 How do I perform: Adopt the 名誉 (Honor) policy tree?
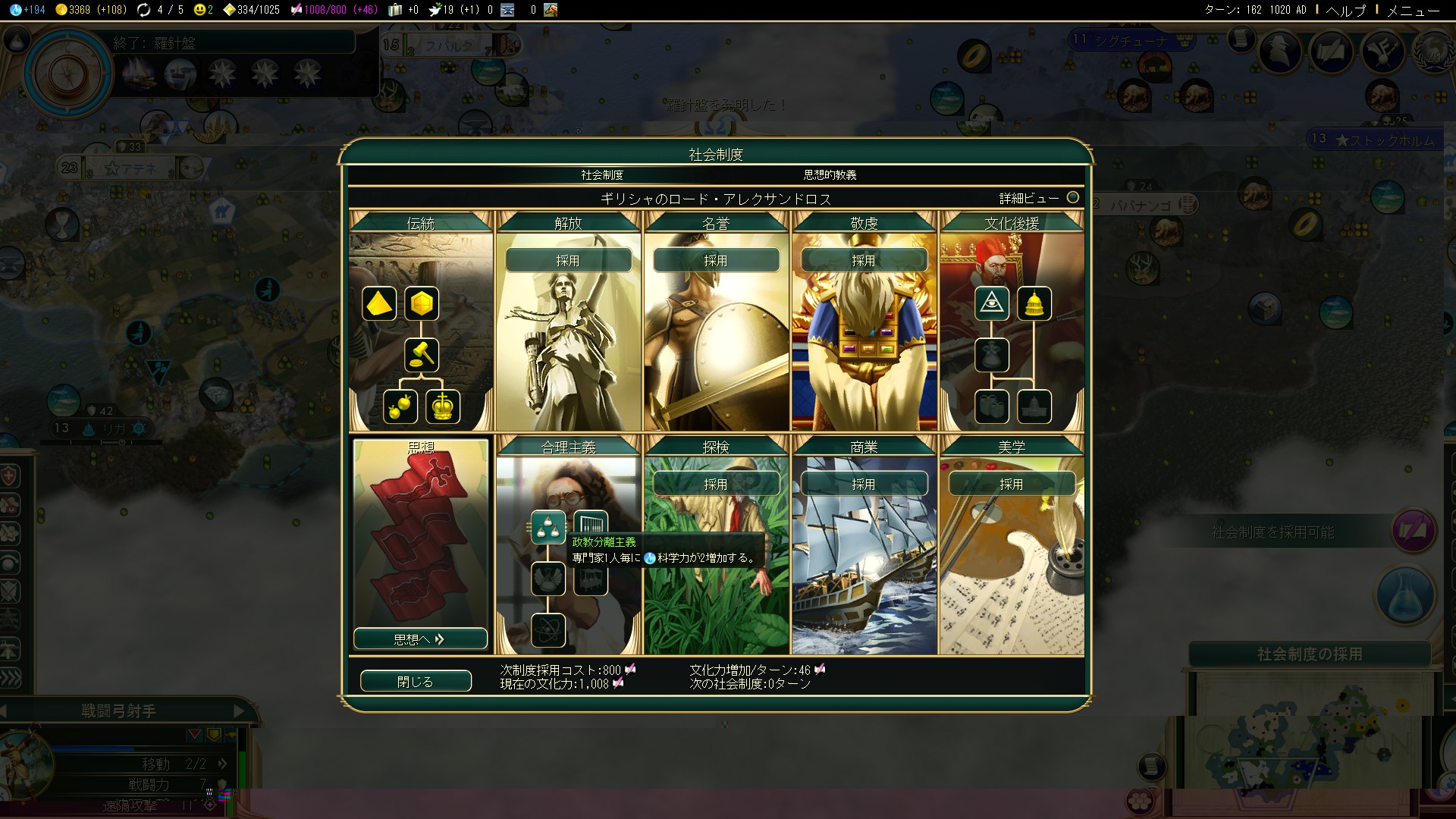[716, 260]
